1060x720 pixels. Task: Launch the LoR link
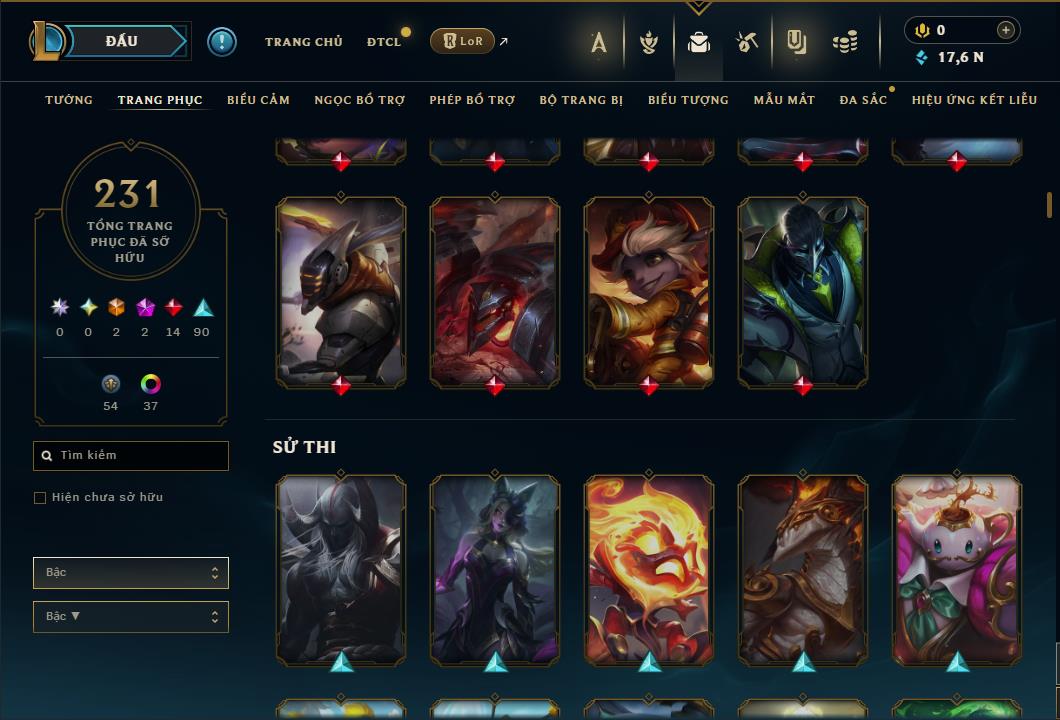click(461, 41)
